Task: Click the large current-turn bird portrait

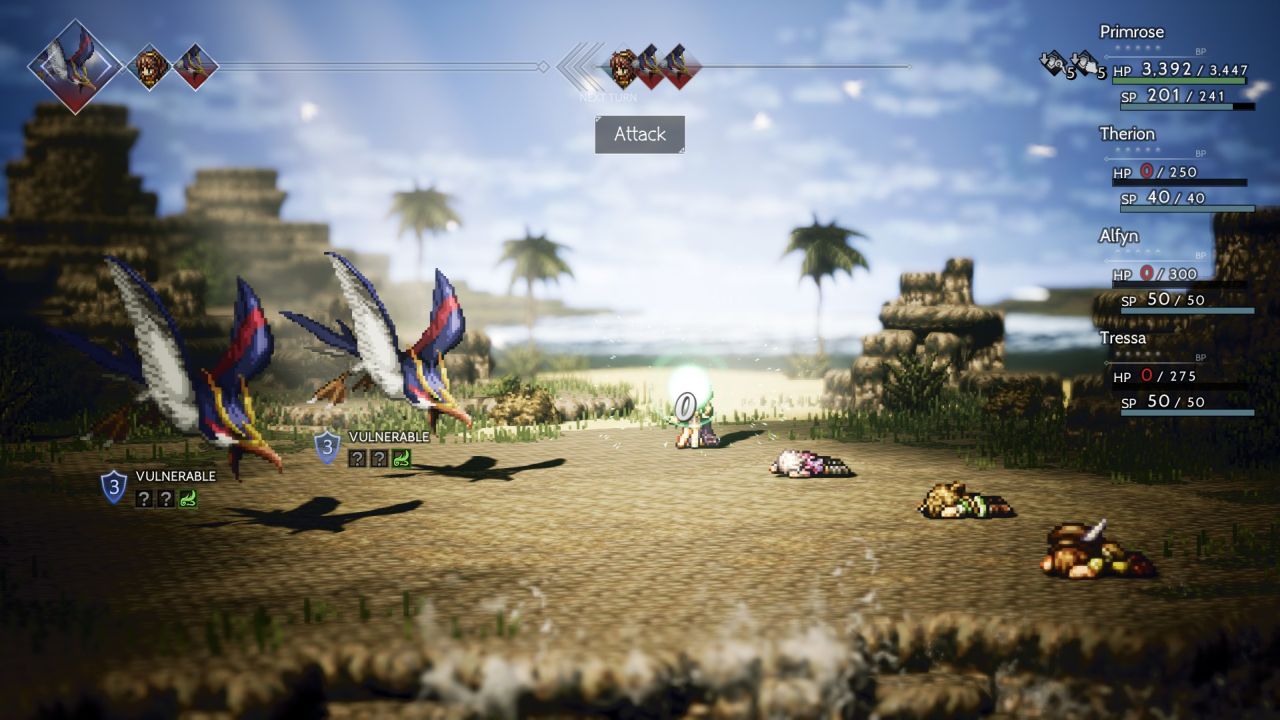Action: tap(75, 67)
